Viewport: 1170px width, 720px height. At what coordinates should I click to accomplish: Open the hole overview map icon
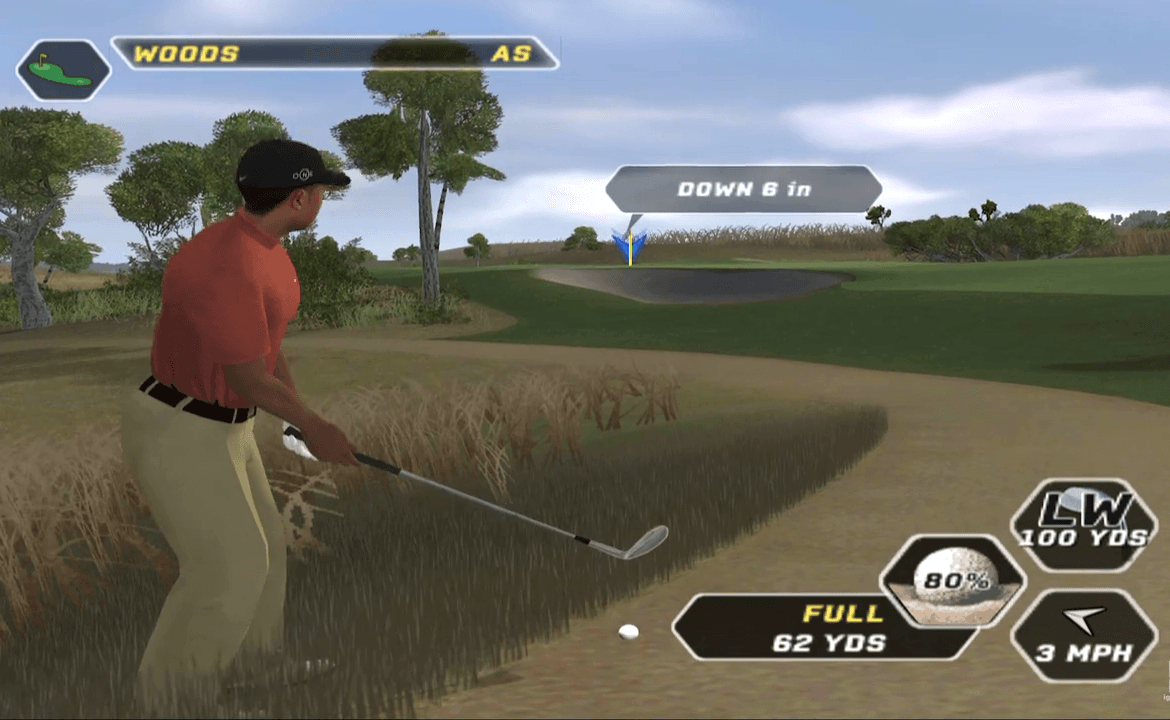point(63,70)
